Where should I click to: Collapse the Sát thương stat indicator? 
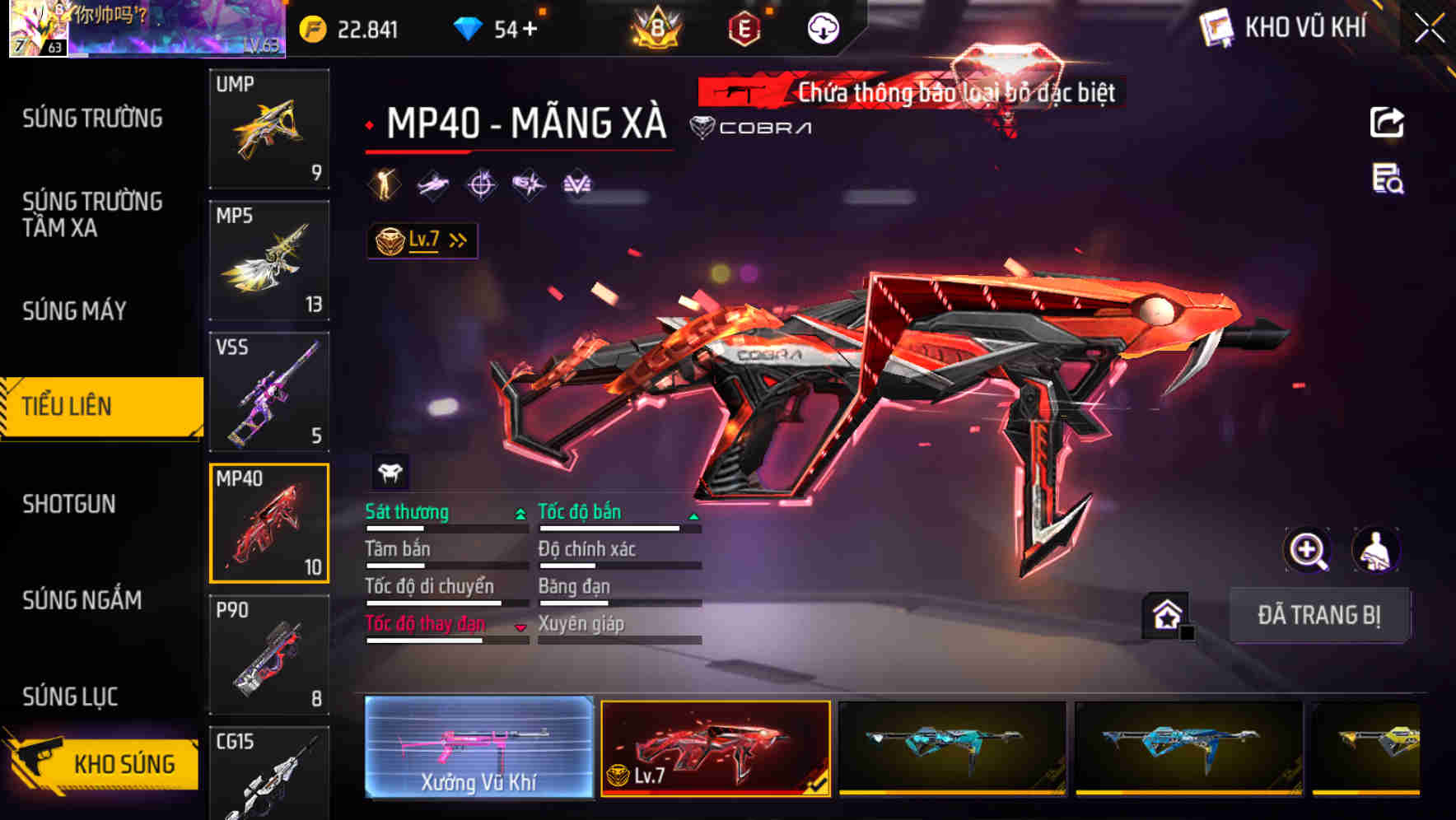pos(520,514)
